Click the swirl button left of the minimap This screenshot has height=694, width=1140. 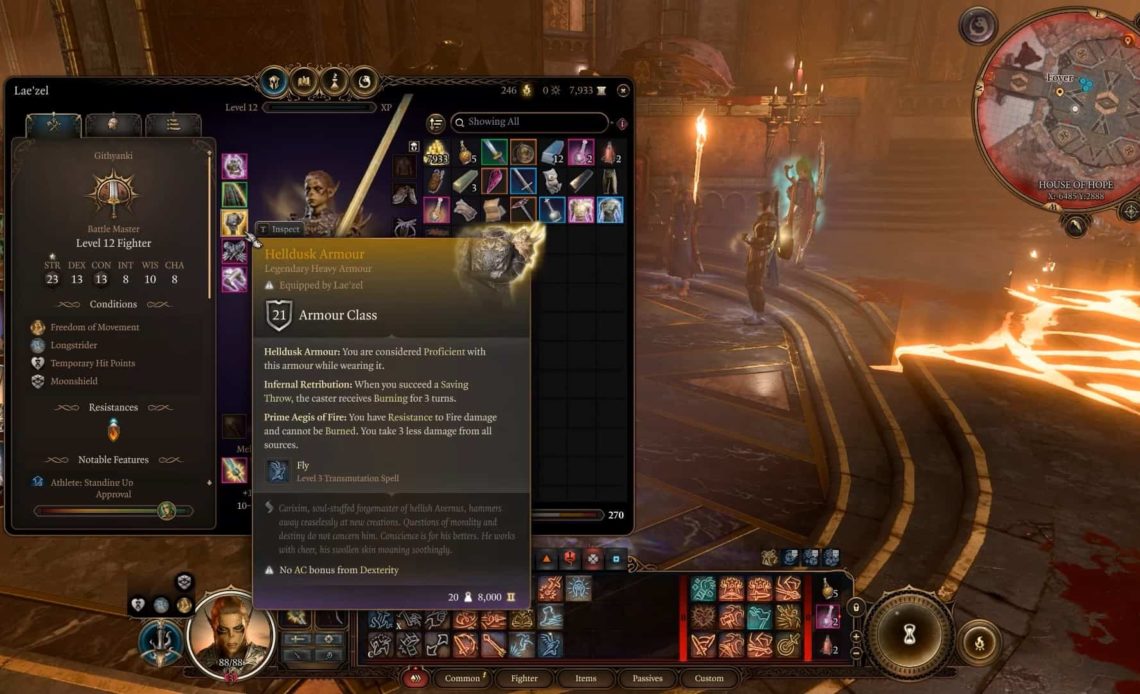coord(977,26)
